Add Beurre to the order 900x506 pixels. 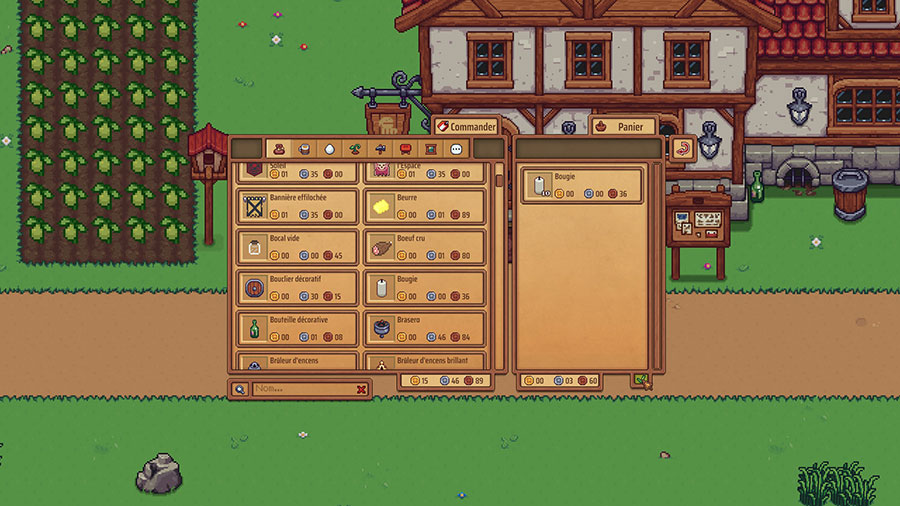(x=424, y=206)
